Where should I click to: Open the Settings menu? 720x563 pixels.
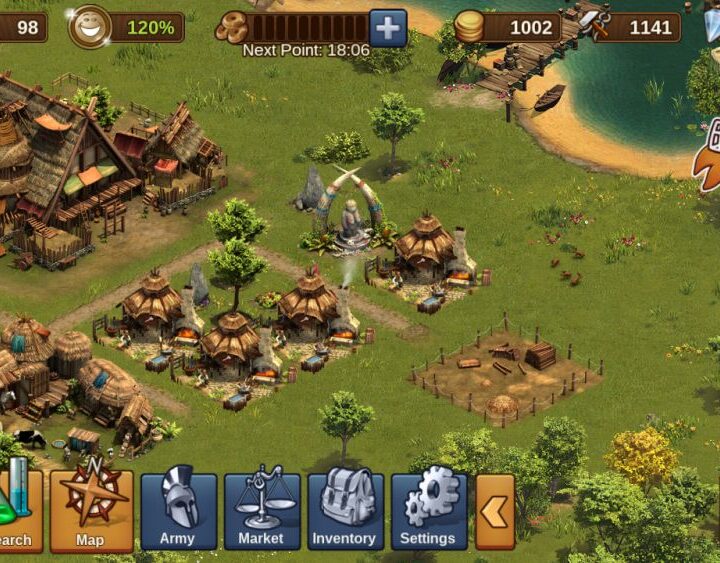[428, 510]
